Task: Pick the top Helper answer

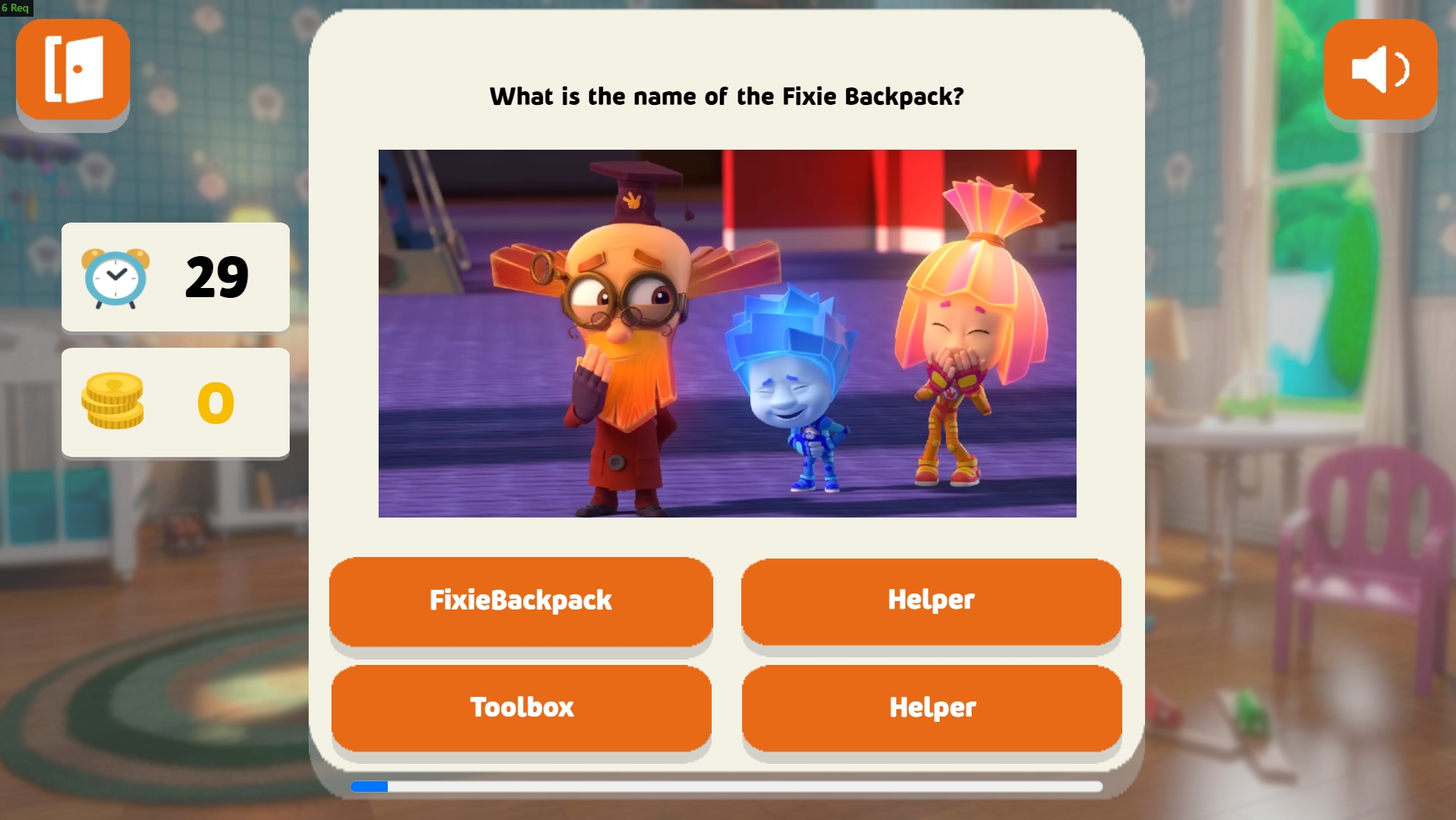Action: 931,600
